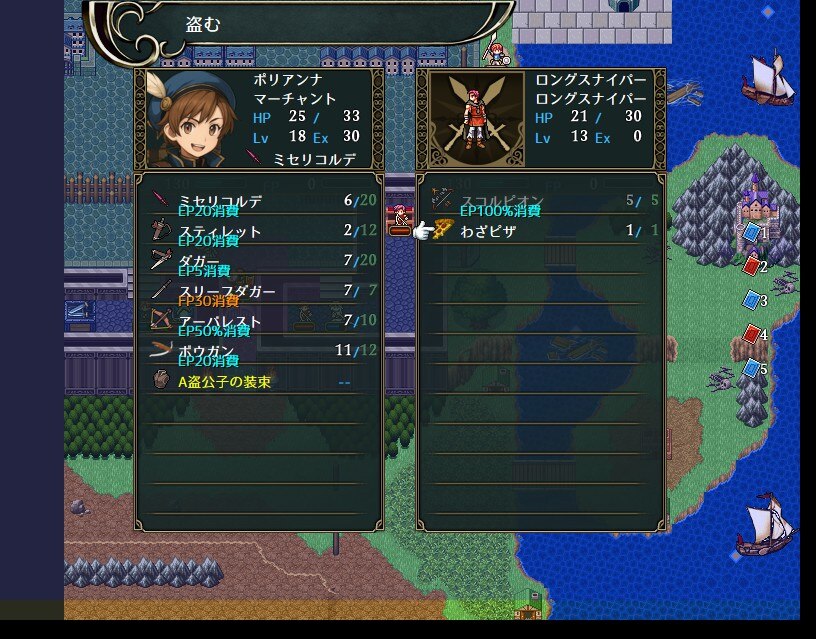
Task: Select the ミセリコルデ weapon row
Action: tap(258, 201)
